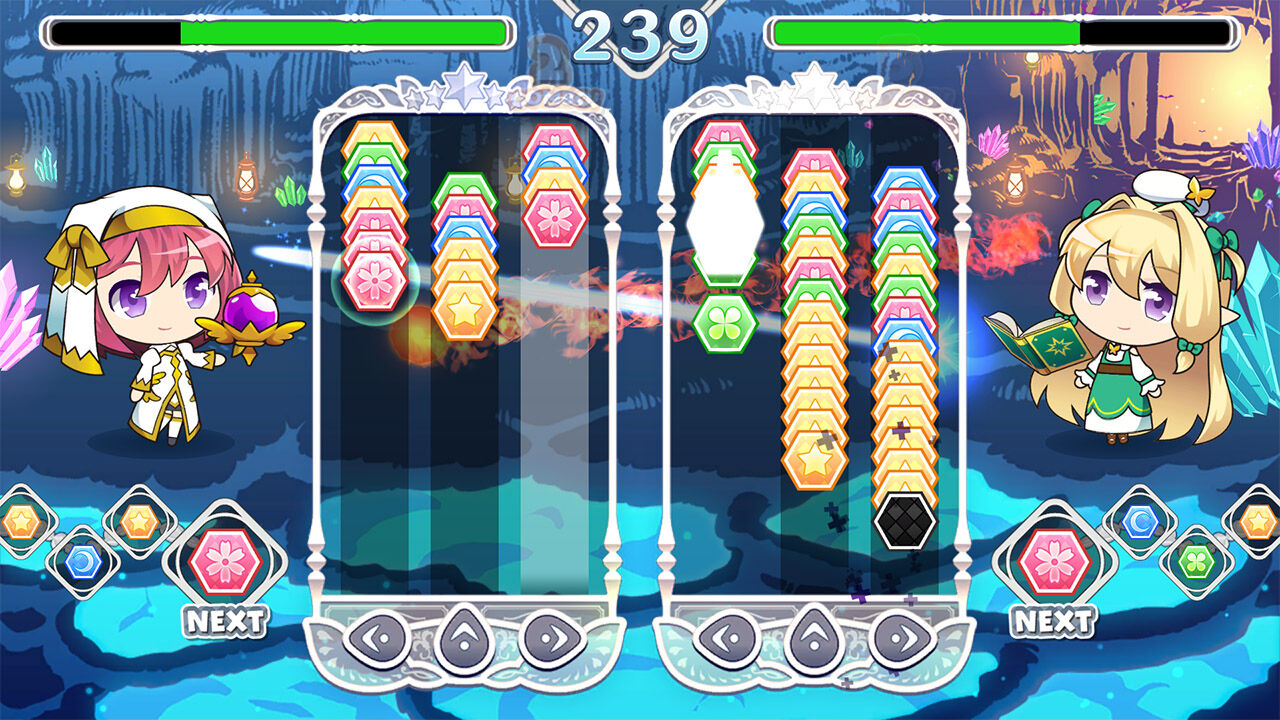Viewport: 1280px width, 720px height.
Task: Select the blue crescent gem in the right queue
Action: pos(1141,521)
